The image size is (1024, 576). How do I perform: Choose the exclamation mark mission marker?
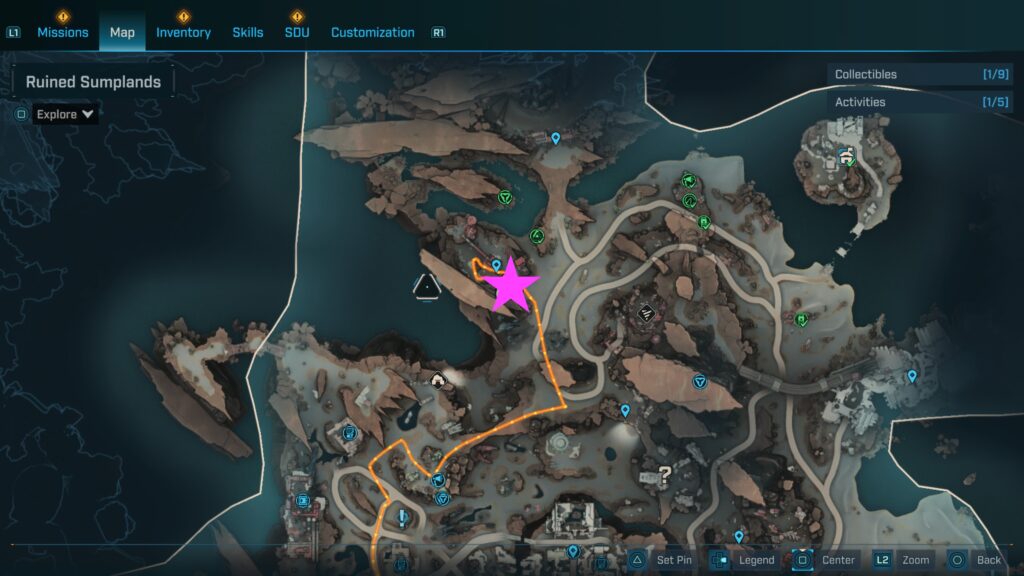(x=402, y=518)
